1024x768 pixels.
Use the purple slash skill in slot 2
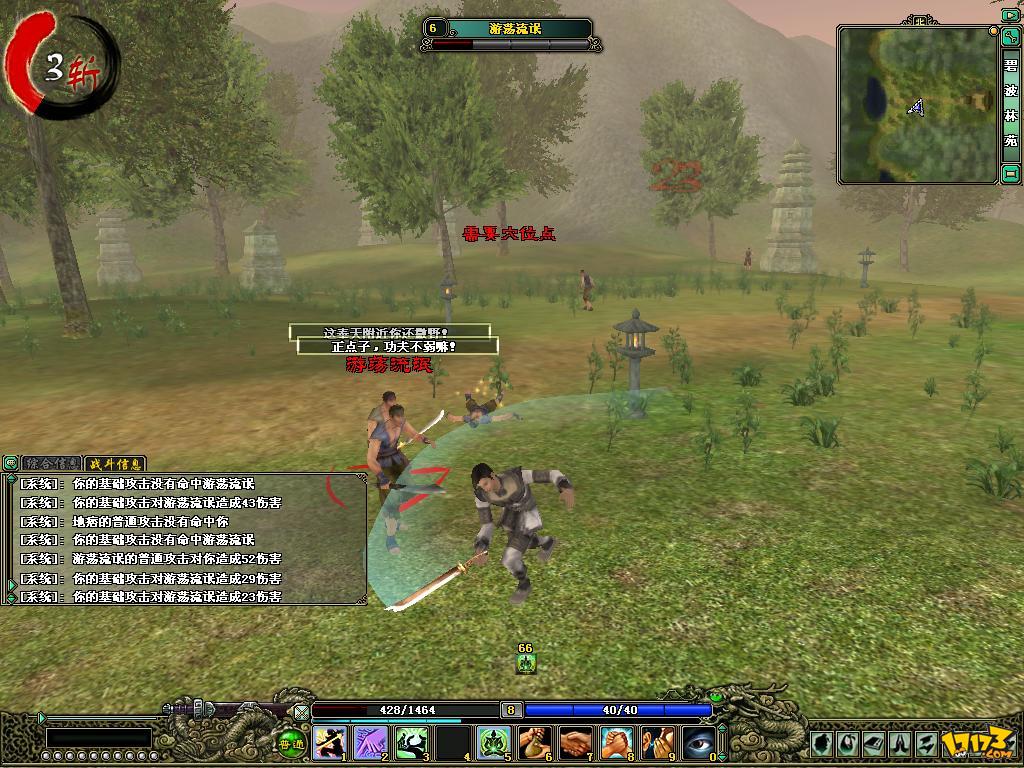click(370, 742)
